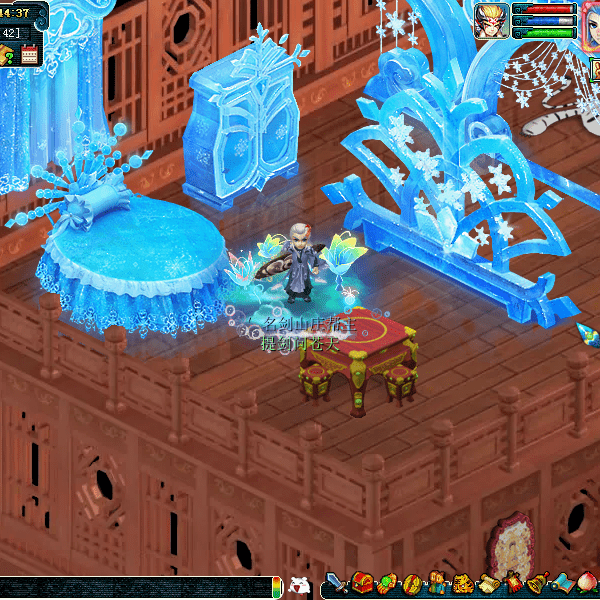This screenshot has height=600, width=600.
Task: Open the gold and red round shield icon
Action: 411,584
